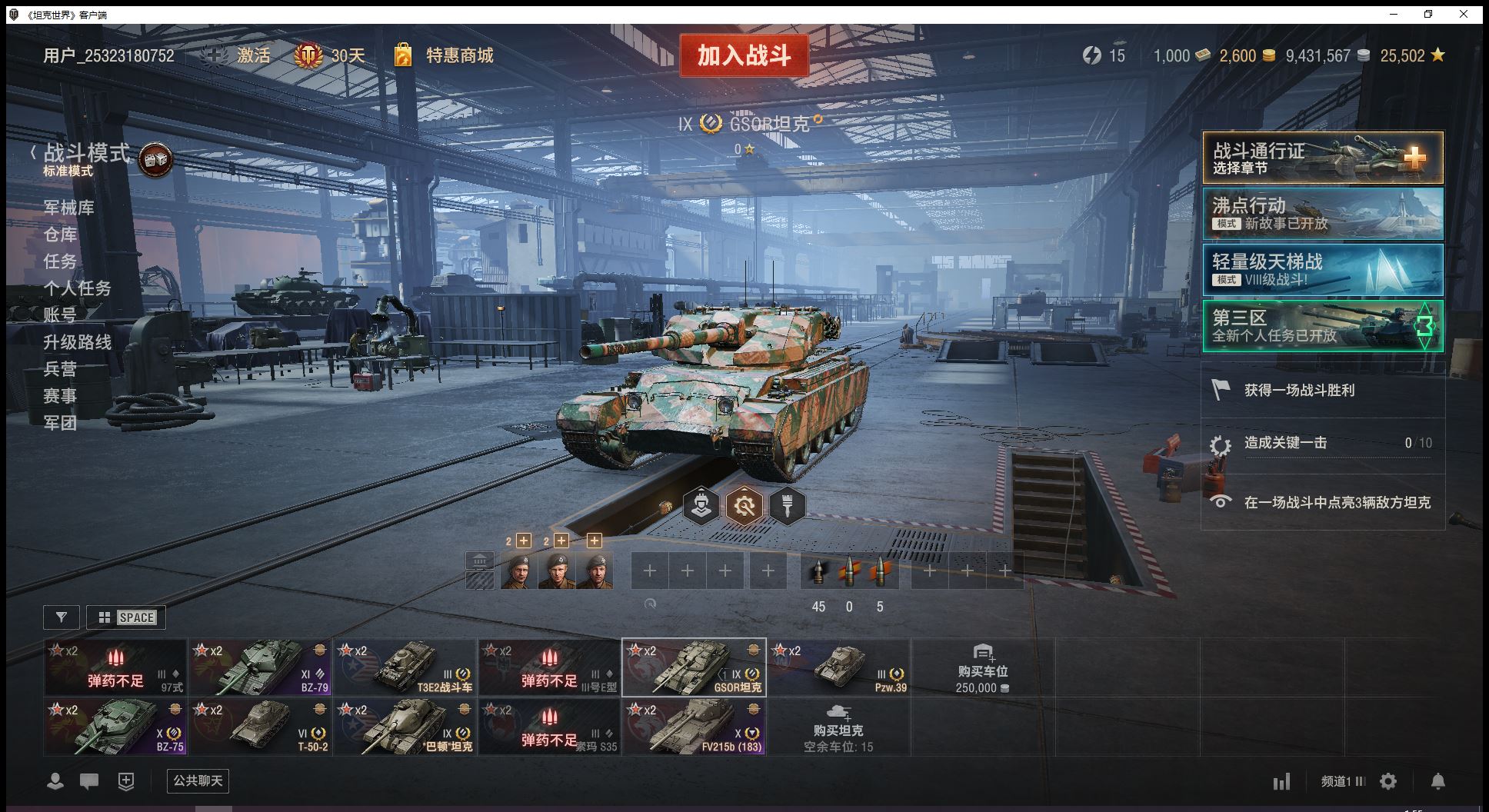Open 战斗通行证 battle pass banner
This screenshot has height=812, width=1489.
[x=1322, y=158]
